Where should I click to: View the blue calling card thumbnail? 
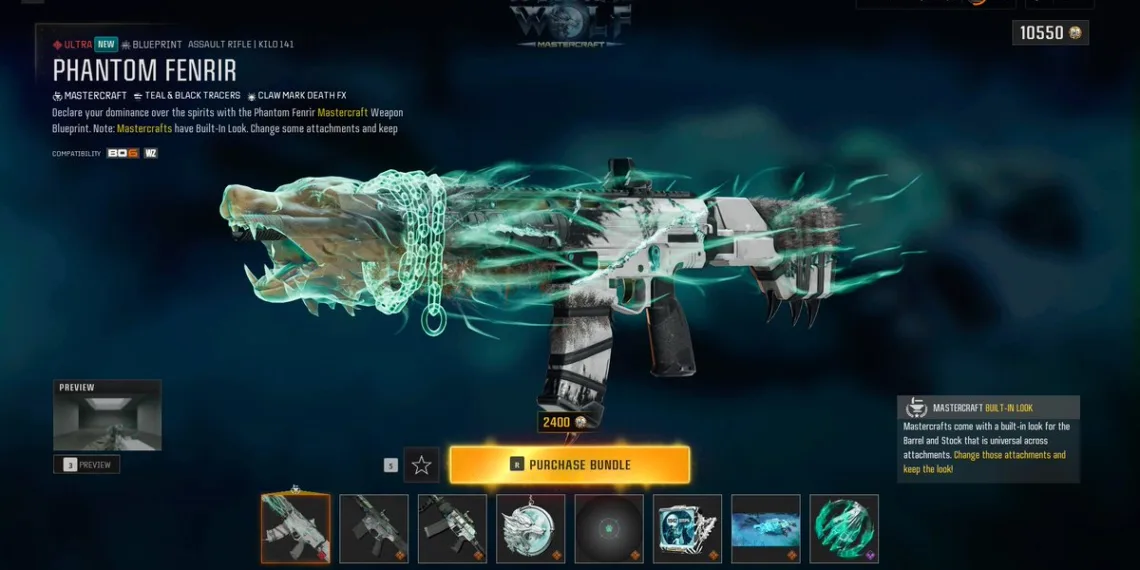pos(765,528)
